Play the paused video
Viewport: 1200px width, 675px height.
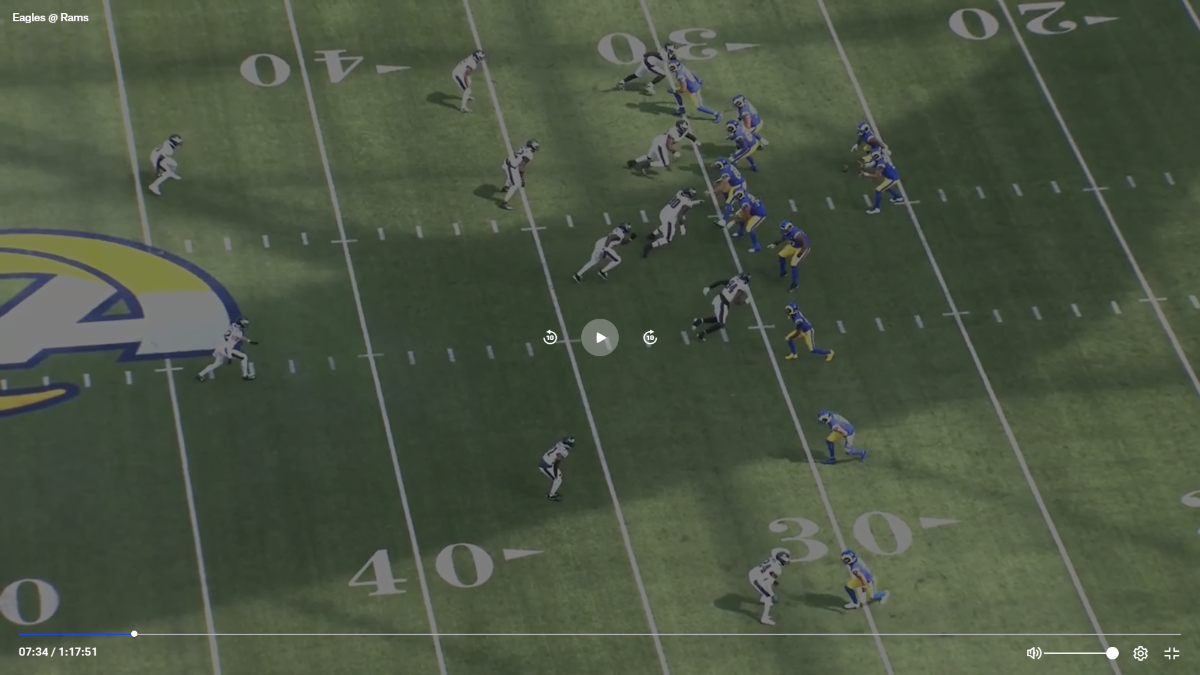coord(600,337)
